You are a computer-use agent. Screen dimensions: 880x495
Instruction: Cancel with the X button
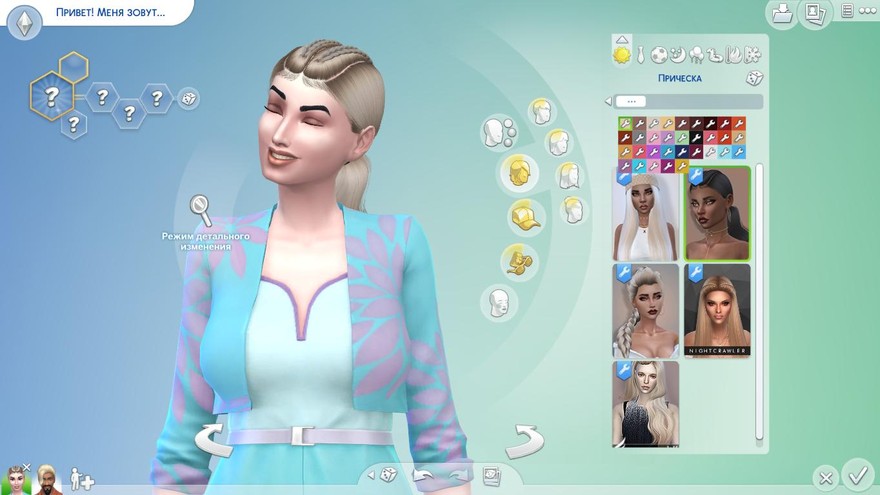click(x=824, y=476)
